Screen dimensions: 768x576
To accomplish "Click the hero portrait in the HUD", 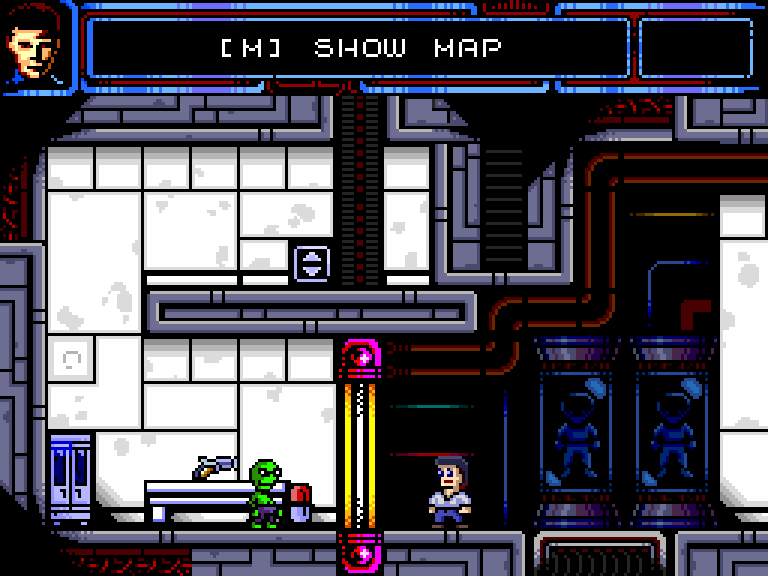I will pyautogui.click(x=36, y=46).
